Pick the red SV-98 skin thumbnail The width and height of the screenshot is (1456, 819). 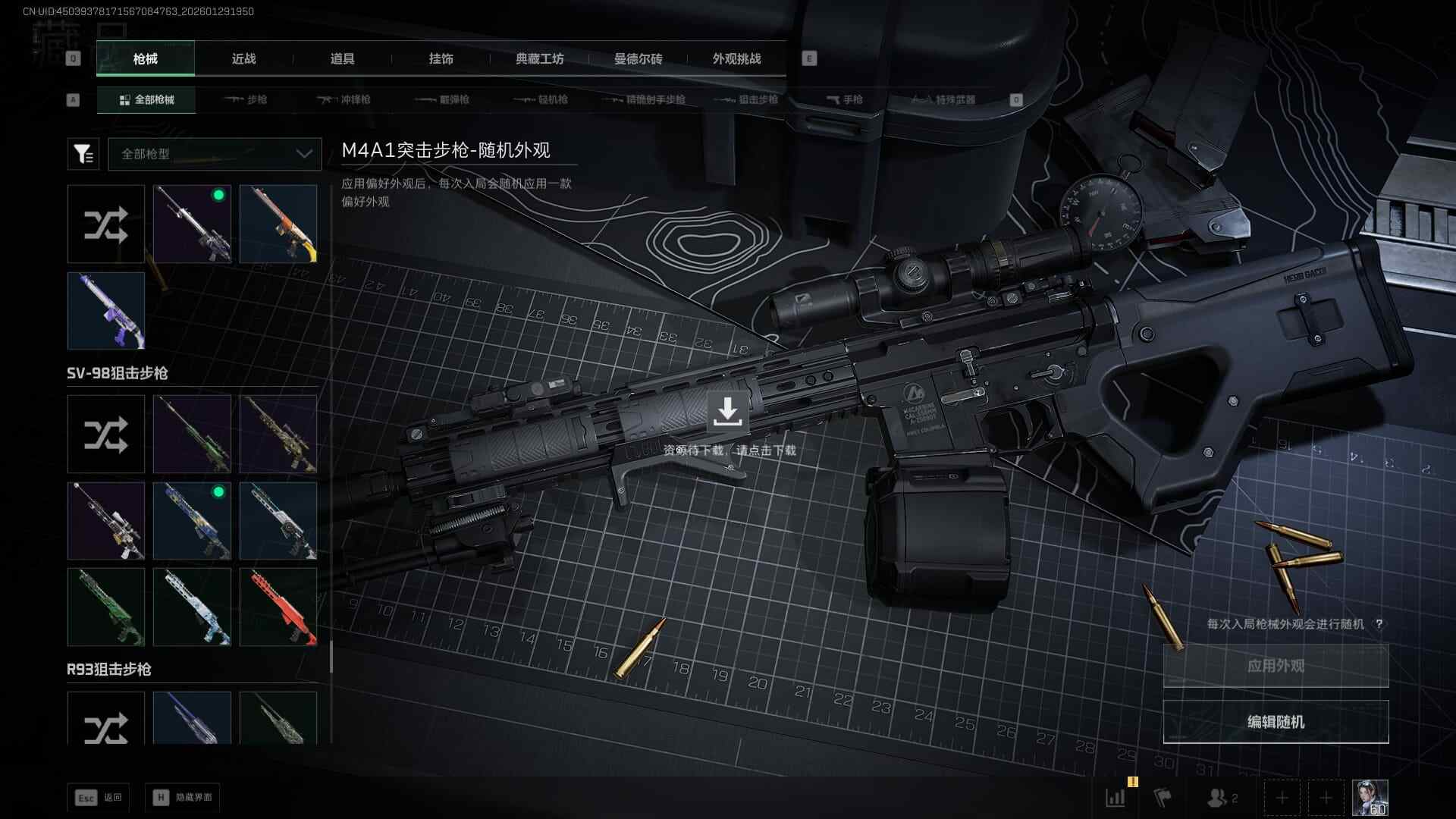(x=278, y=607)
